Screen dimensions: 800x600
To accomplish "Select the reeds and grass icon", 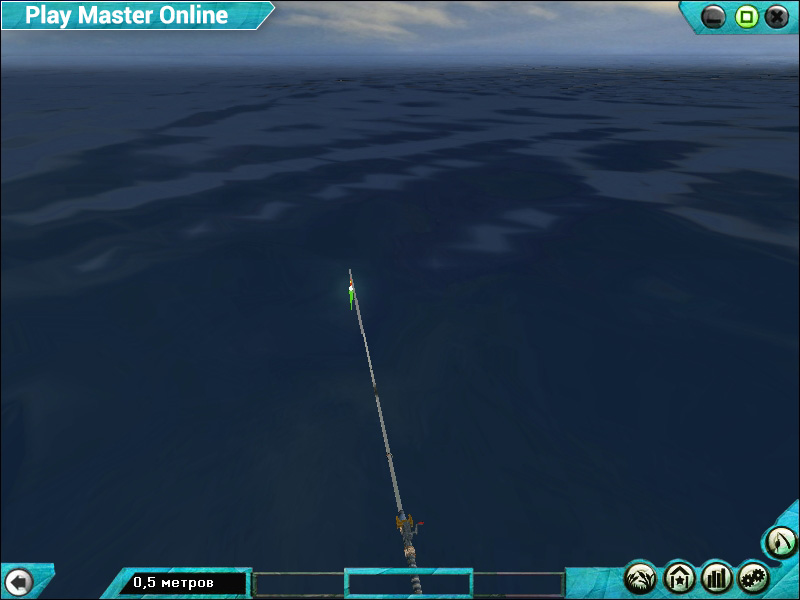I will (x=641, y=577).
